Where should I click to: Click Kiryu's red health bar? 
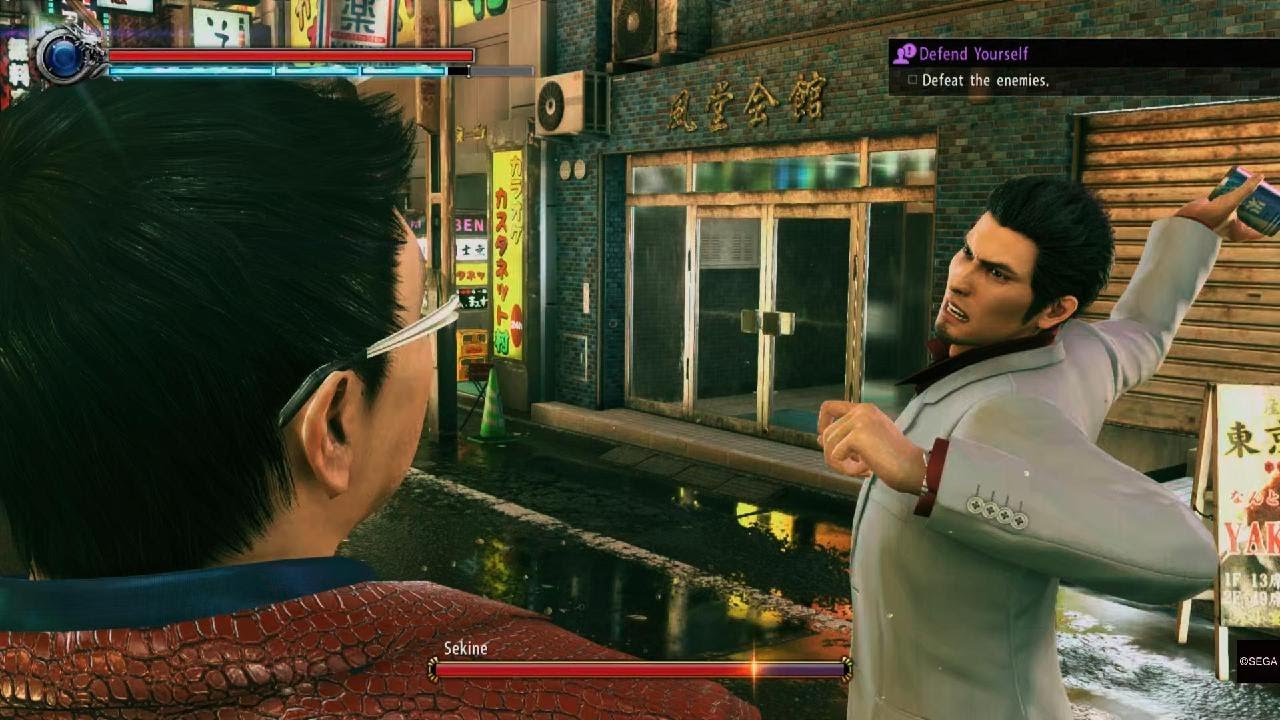pyautogui.click(x=290, y=56)
